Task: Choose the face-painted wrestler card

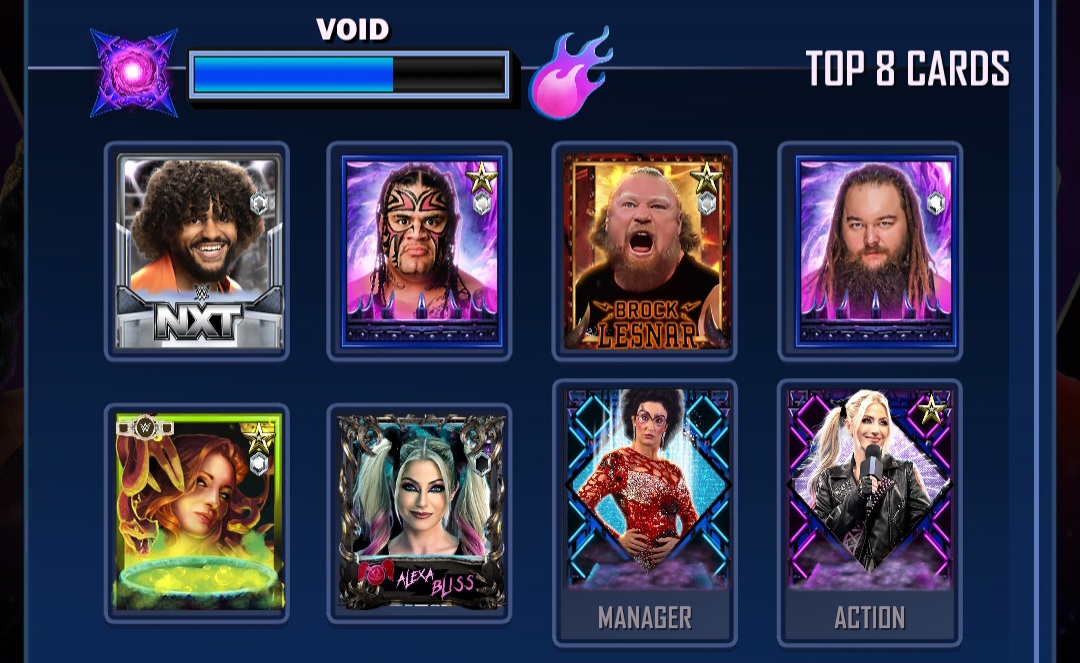Action: click(420, 252)
